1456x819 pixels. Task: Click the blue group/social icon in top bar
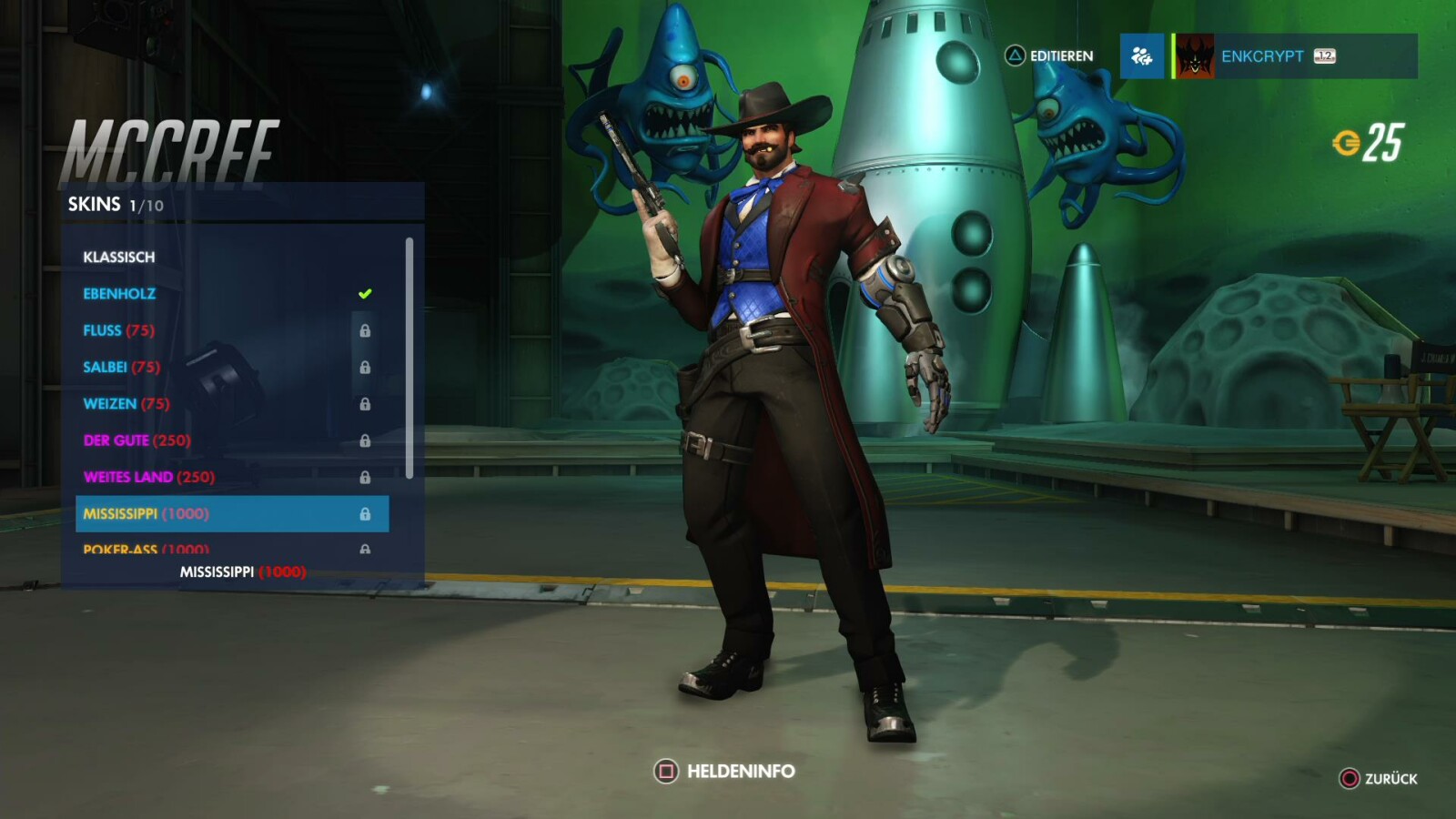pos(1141,56)
